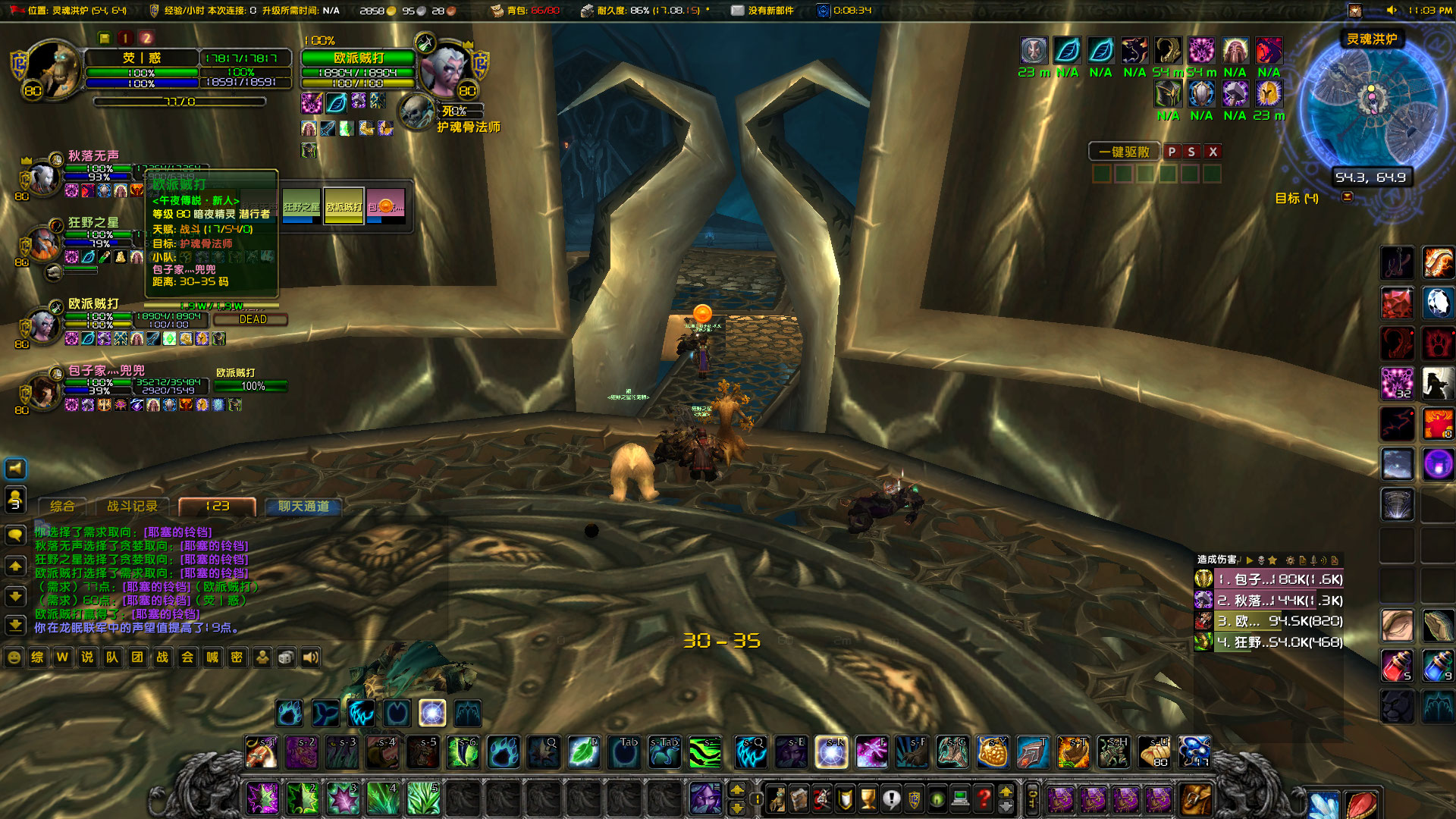This screenshot has height=819, width=1456.
Task: Open the achievements trophy icon
Action: [867, 800]
